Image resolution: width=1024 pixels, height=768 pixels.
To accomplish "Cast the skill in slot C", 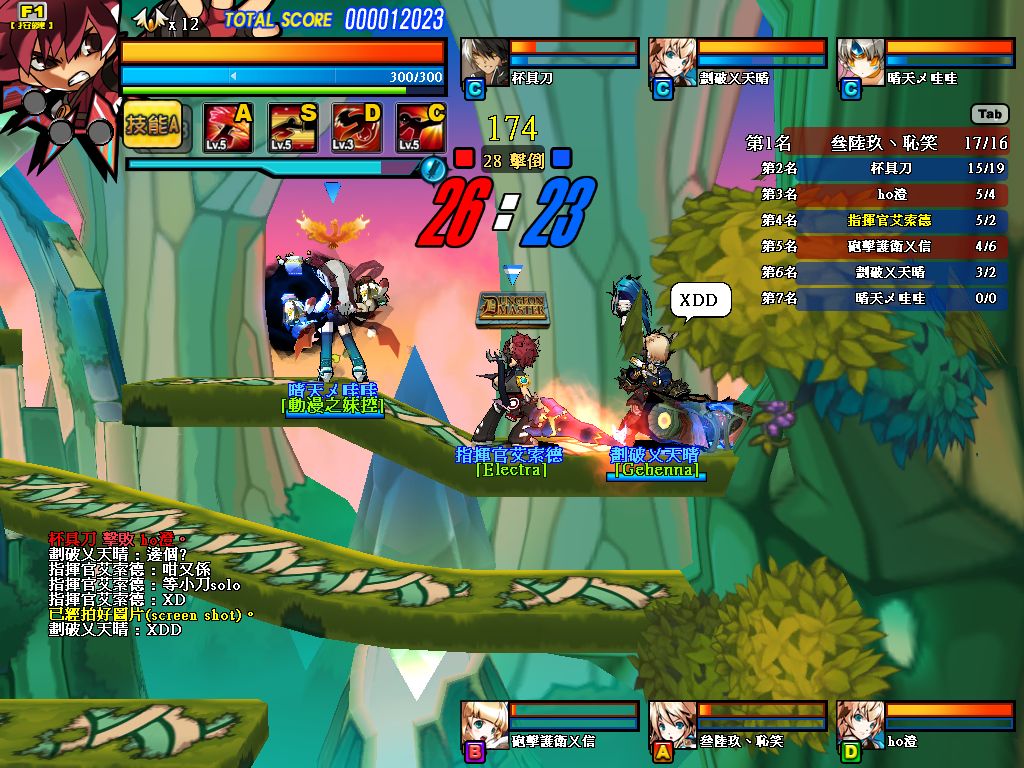I will (420, 127).
